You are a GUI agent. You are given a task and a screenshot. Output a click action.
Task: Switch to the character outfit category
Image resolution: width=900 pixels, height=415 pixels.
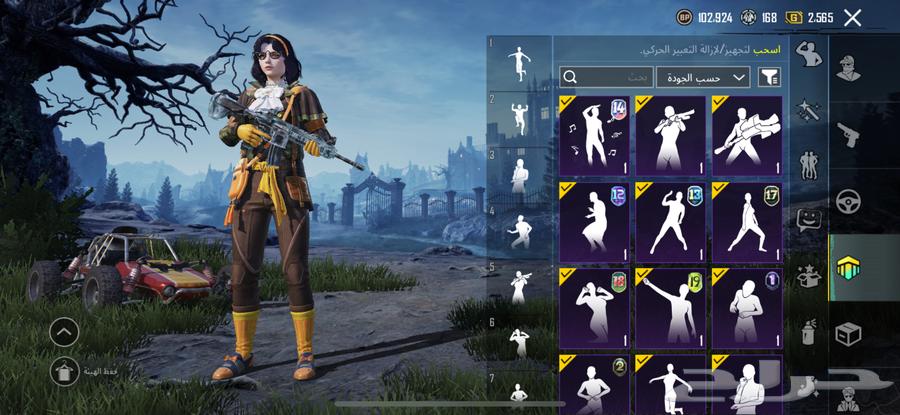(849, 68)
